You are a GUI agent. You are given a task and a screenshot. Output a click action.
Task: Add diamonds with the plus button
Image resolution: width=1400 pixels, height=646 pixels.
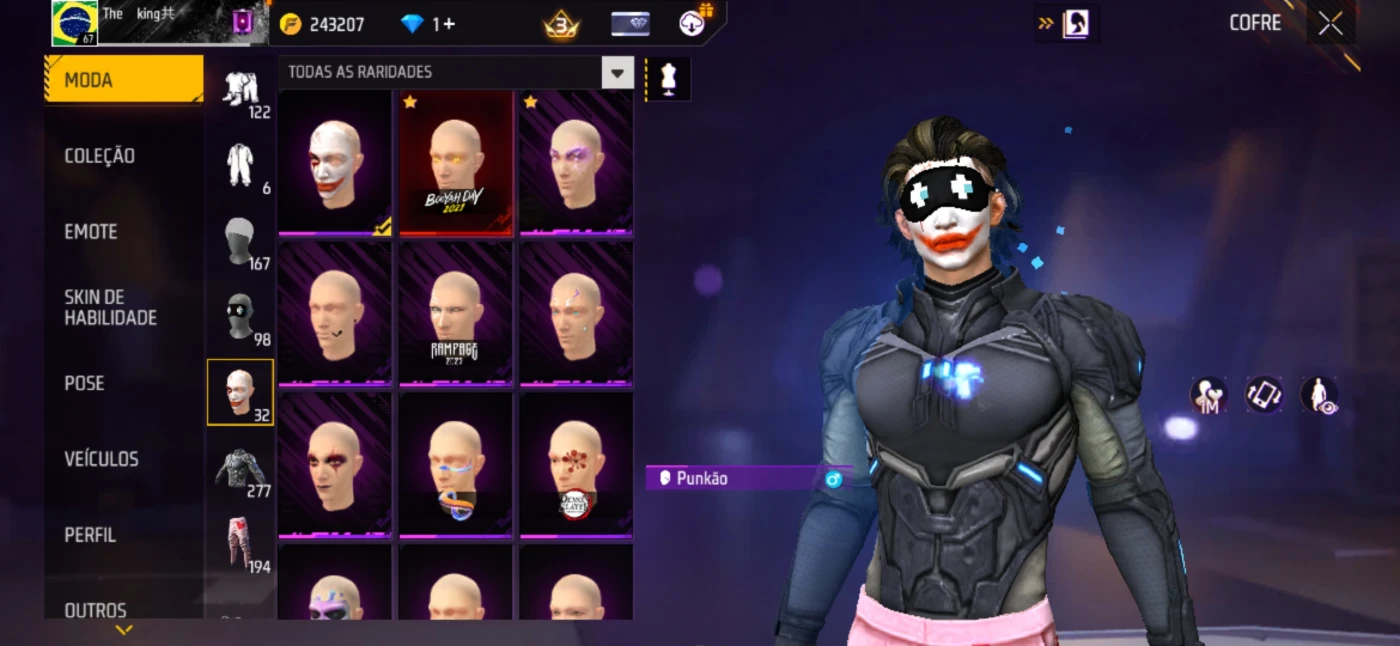tap(448, 24)
